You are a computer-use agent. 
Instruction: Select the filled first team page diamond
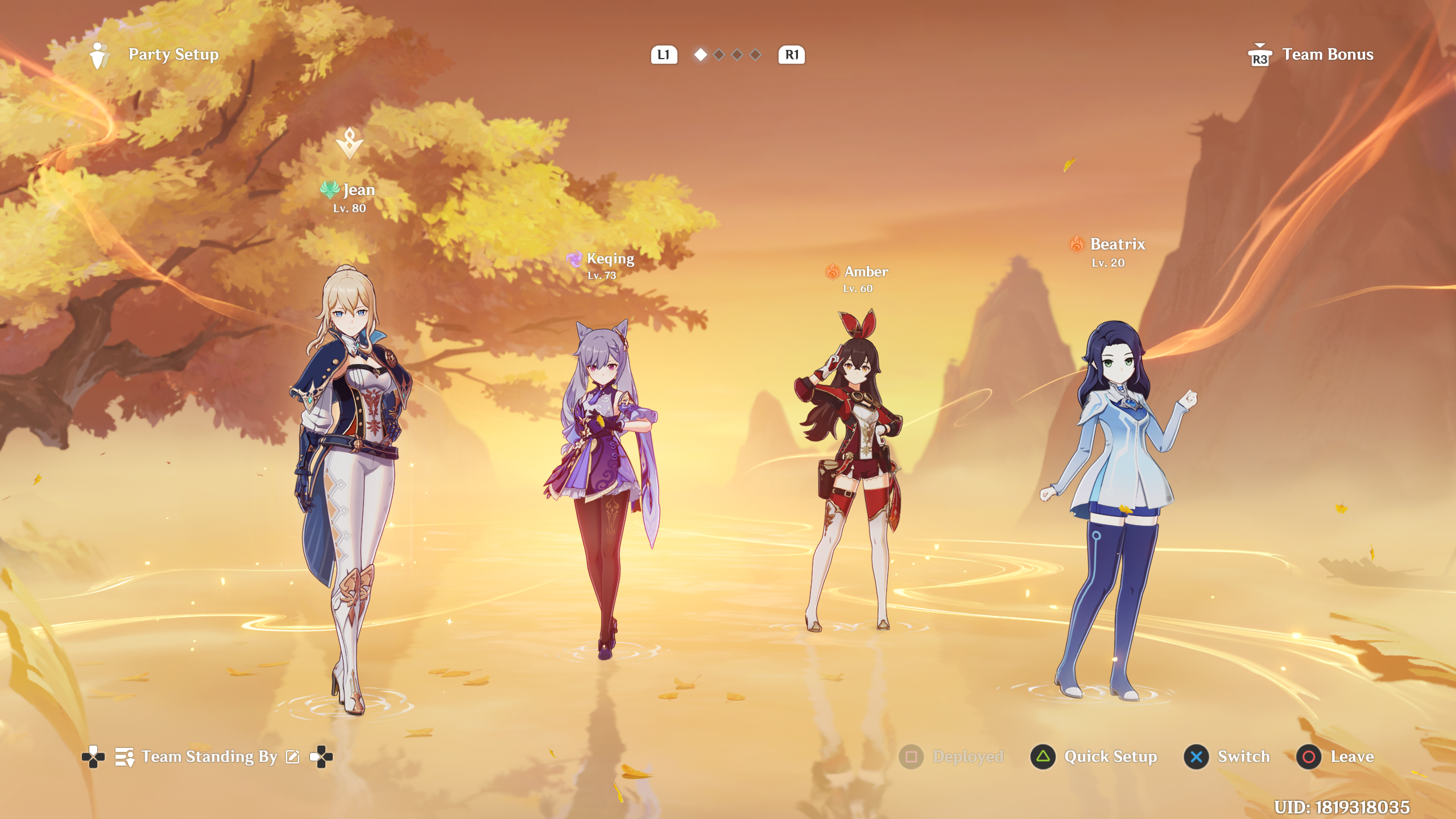[x=701, y=55]
